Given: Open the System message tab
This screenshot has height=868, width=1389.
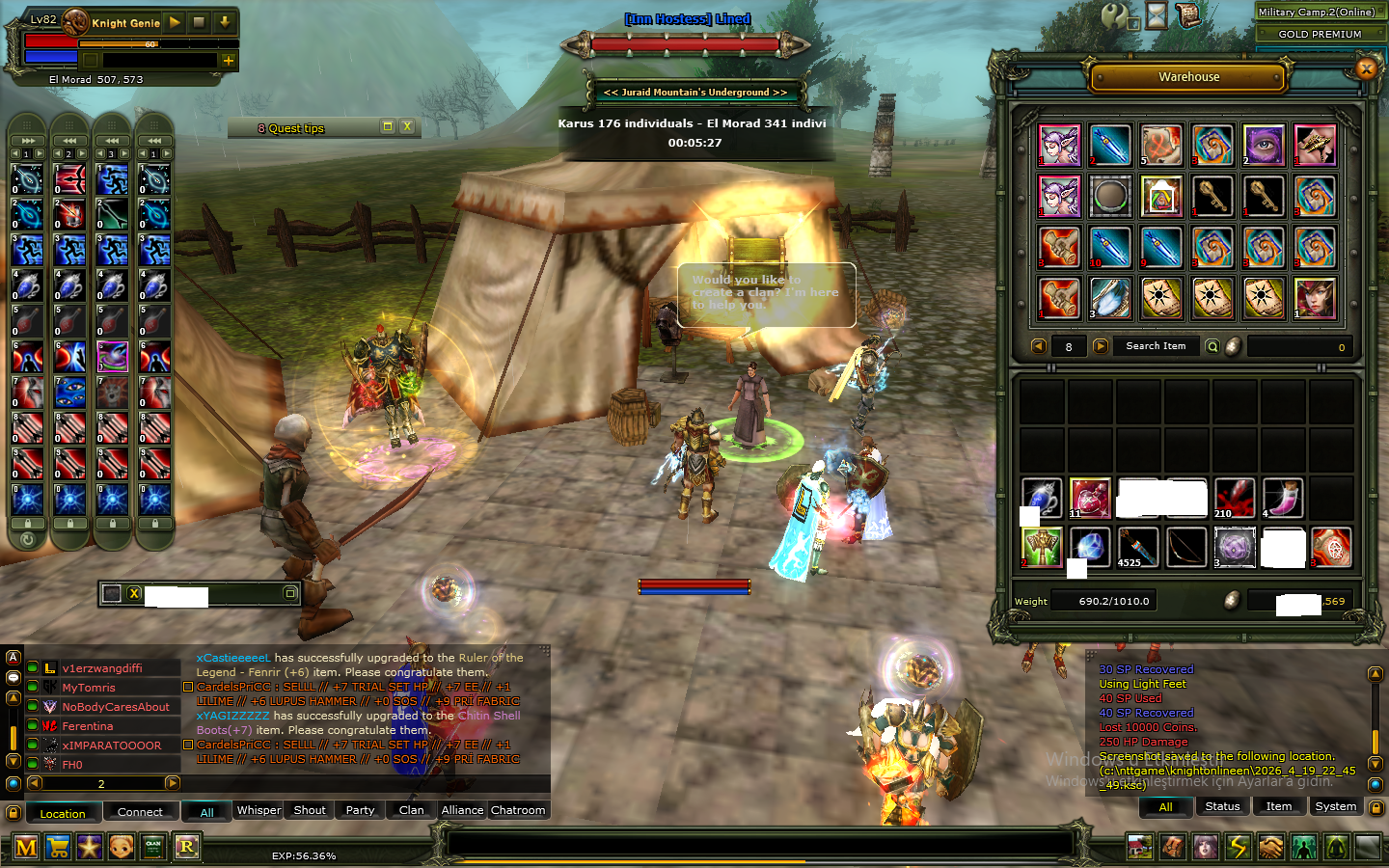Looking at the screenshot, I should point(1335,807).
